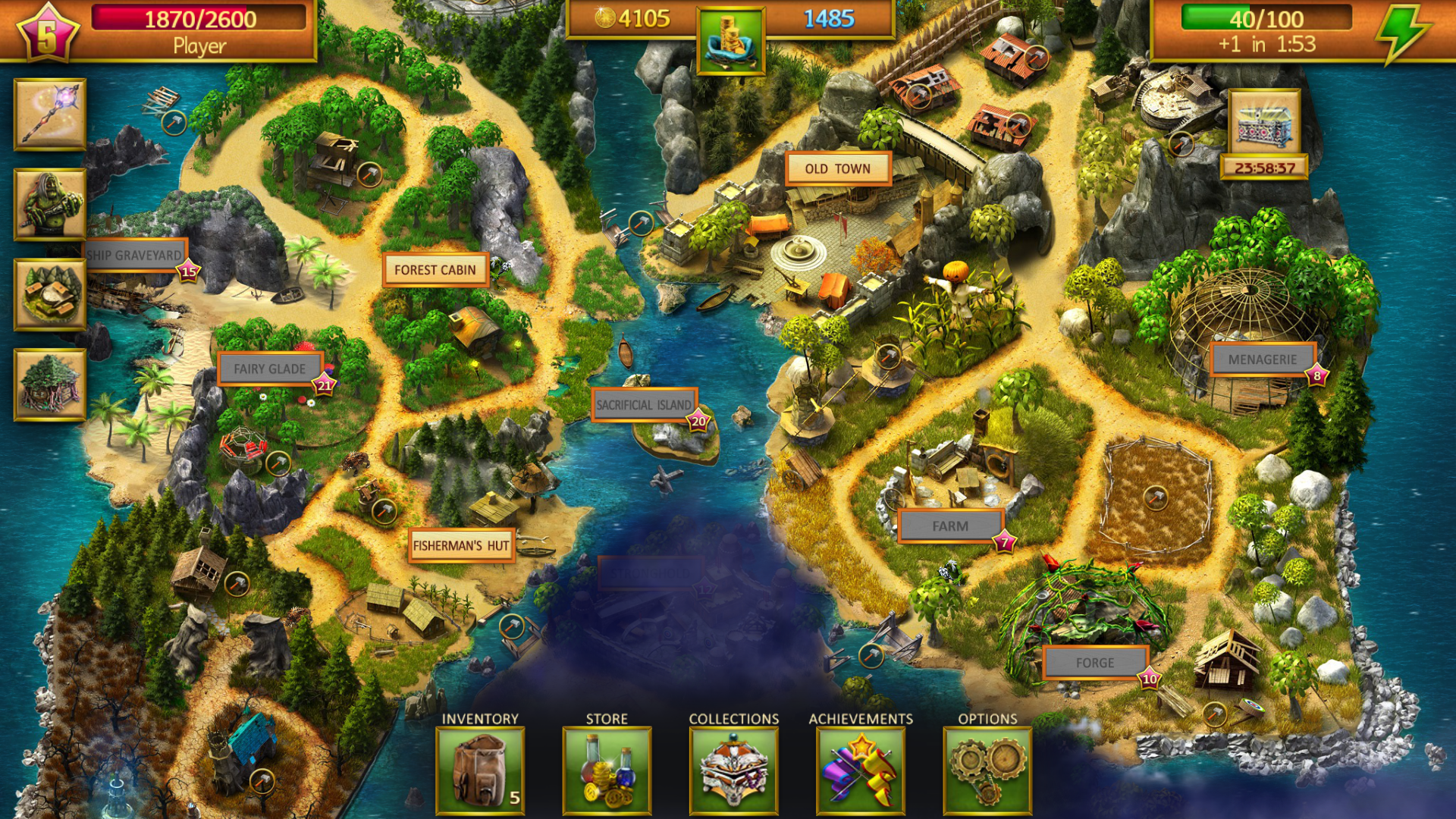Open the Collections chest icon
Viewport: 1456px width, 819px height.
tap(733, 768)
